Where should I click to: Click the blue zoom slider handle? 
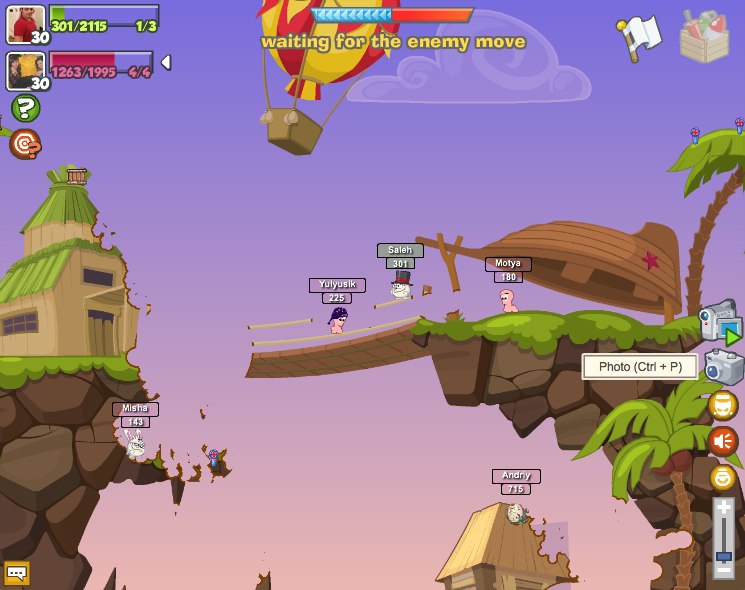pyautogui.click(x=723, y=555)
